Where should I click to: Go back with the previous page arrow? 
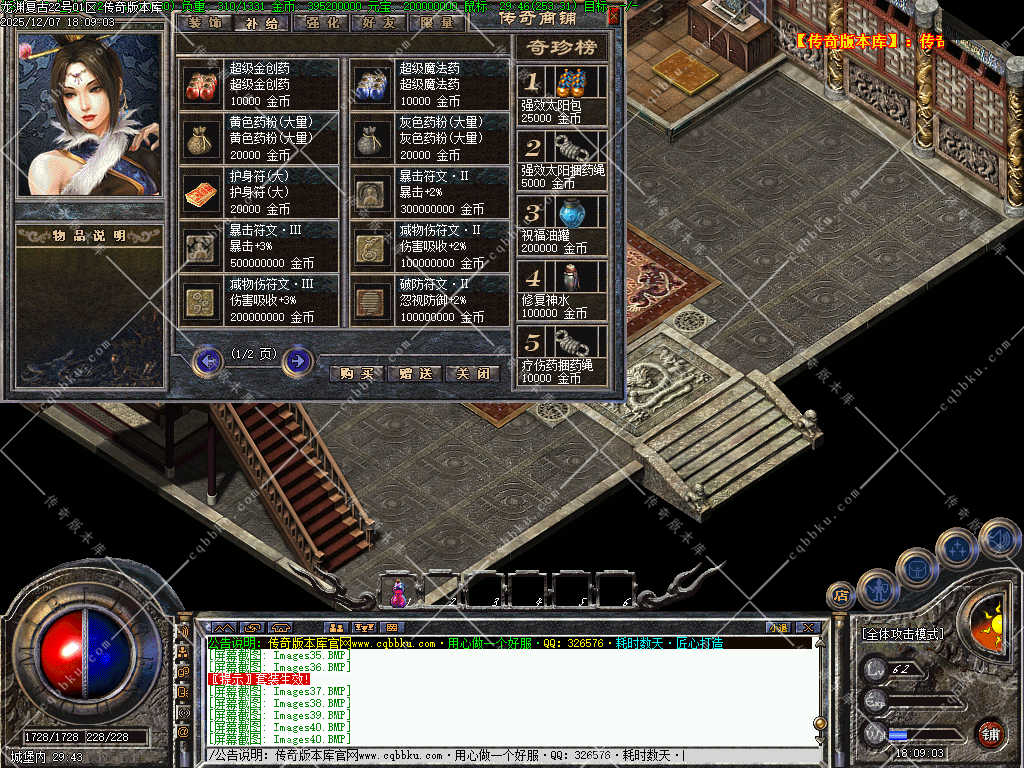[208, 360]
